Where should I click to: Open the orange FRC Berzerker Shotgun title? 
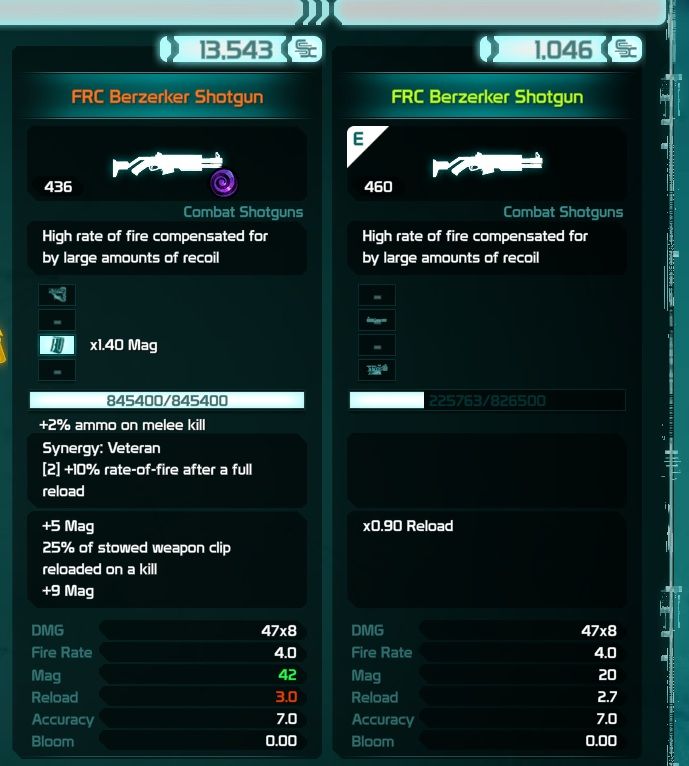(x=167, y=98)
